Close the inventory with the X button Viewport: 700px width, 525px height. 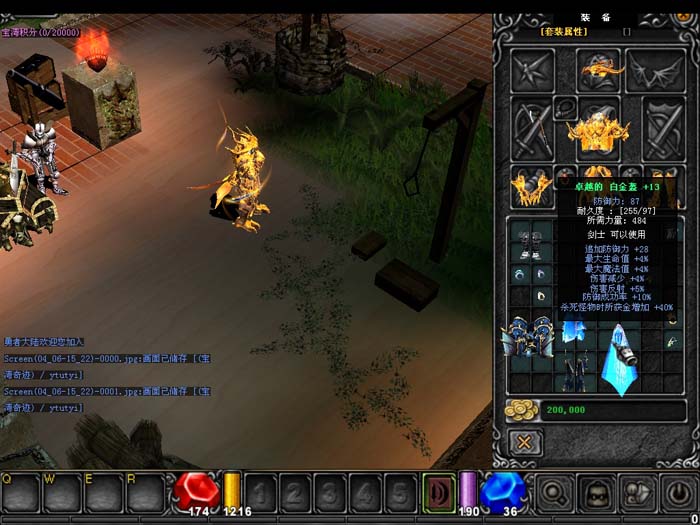coord(524,443)
